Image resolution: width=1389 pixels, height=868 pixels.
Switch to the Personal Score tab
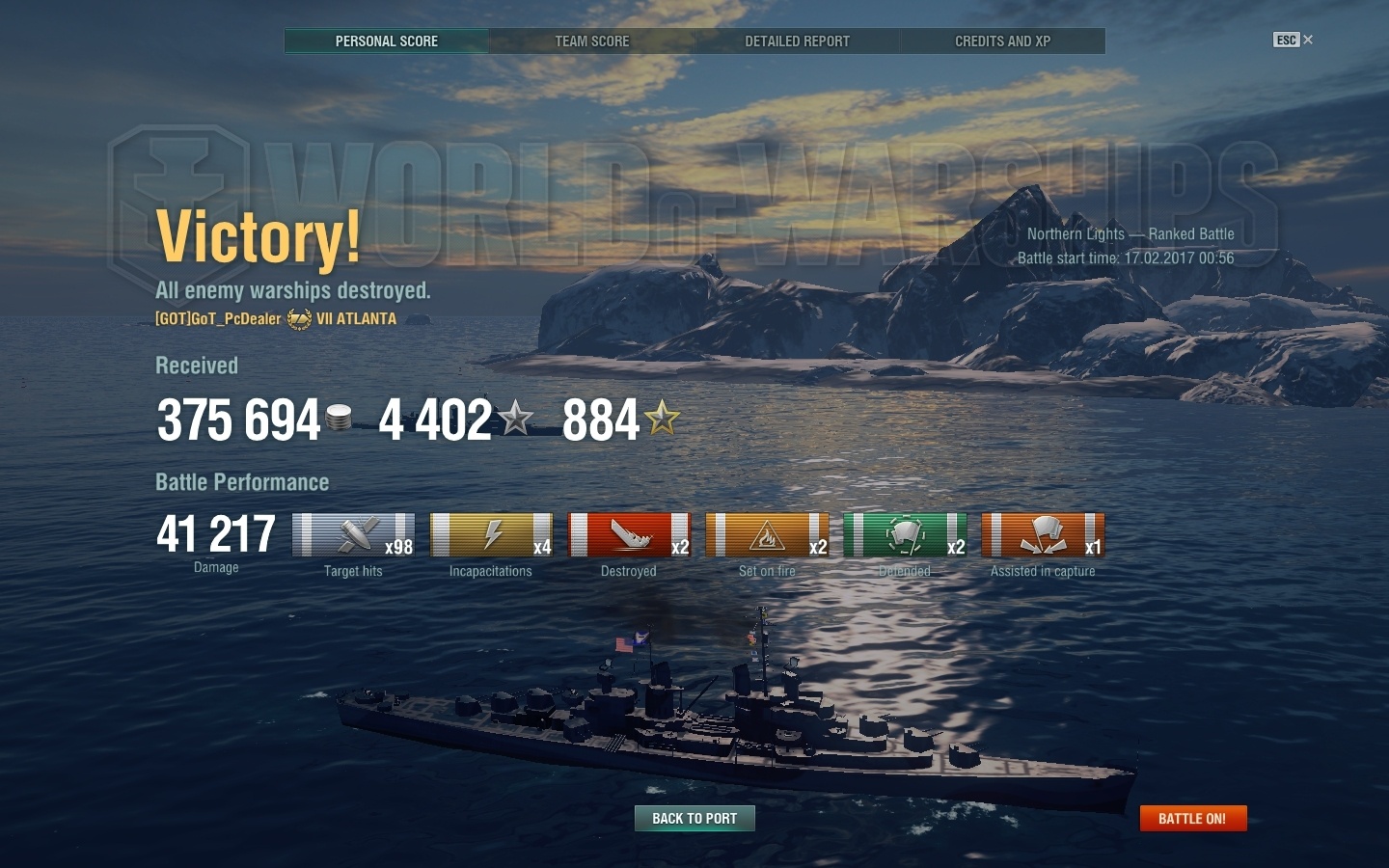coord(387,41)
